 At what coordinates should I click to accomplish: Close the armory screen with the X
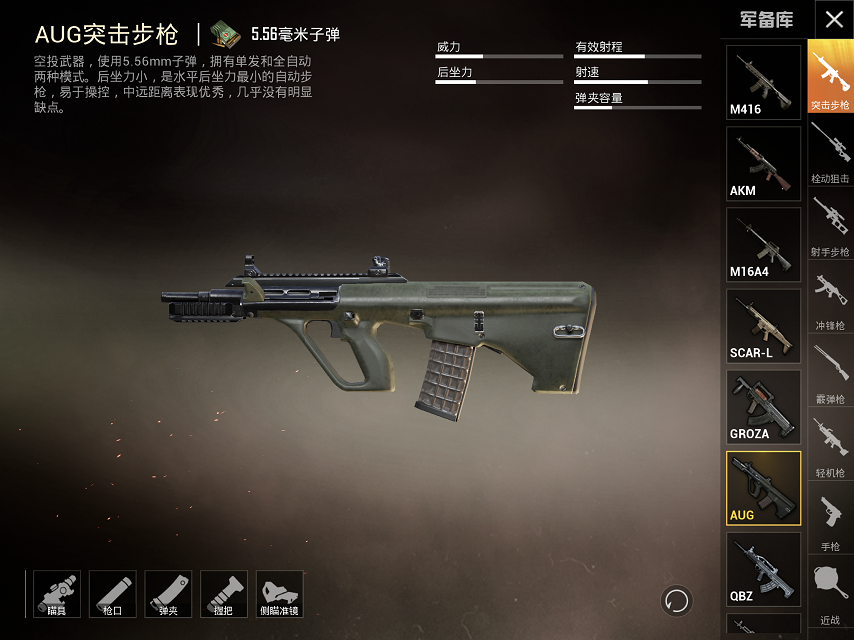point(834,20)
